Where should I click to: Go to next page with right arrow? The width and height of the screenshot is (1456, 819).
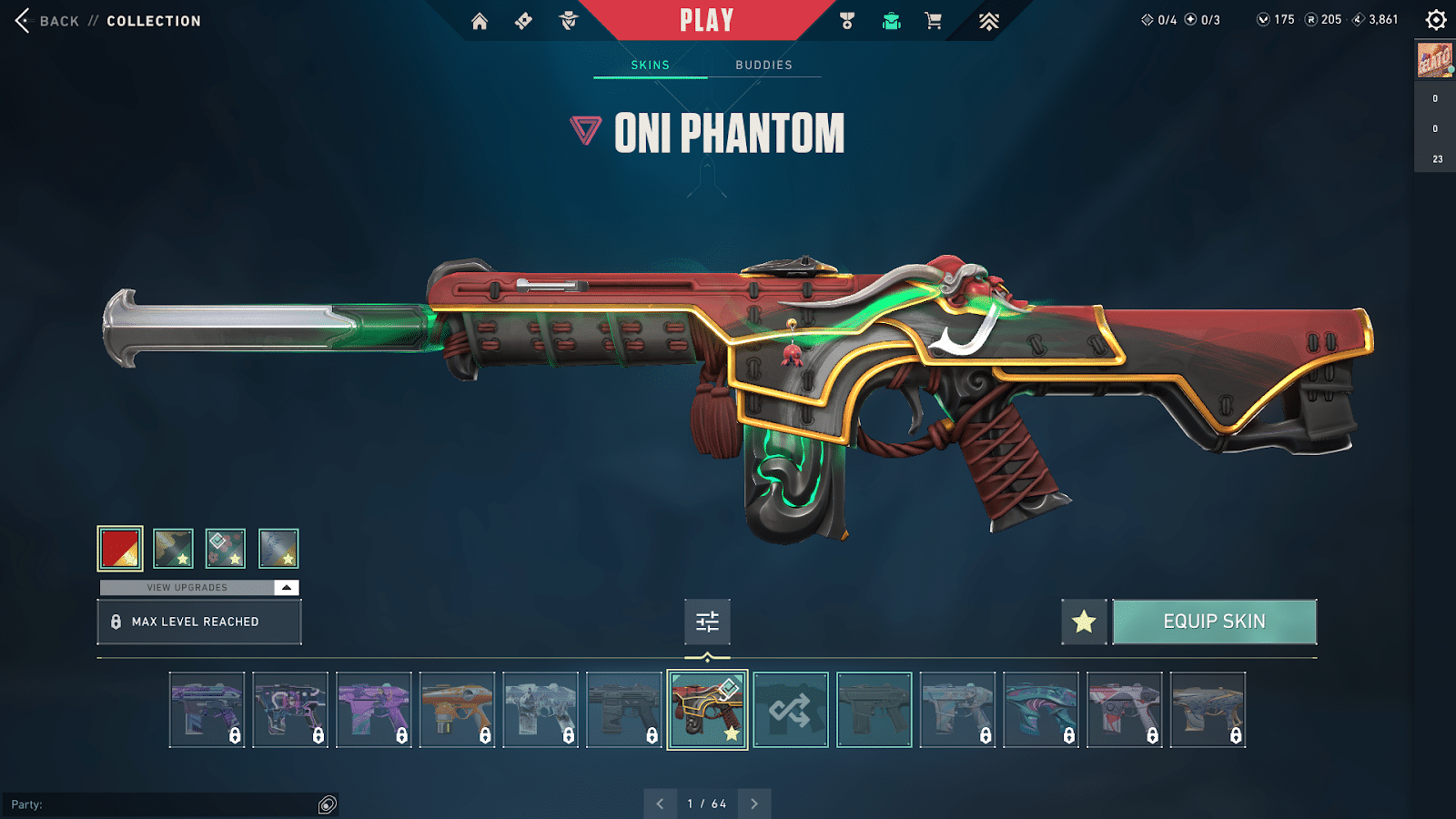pos(753,804)
